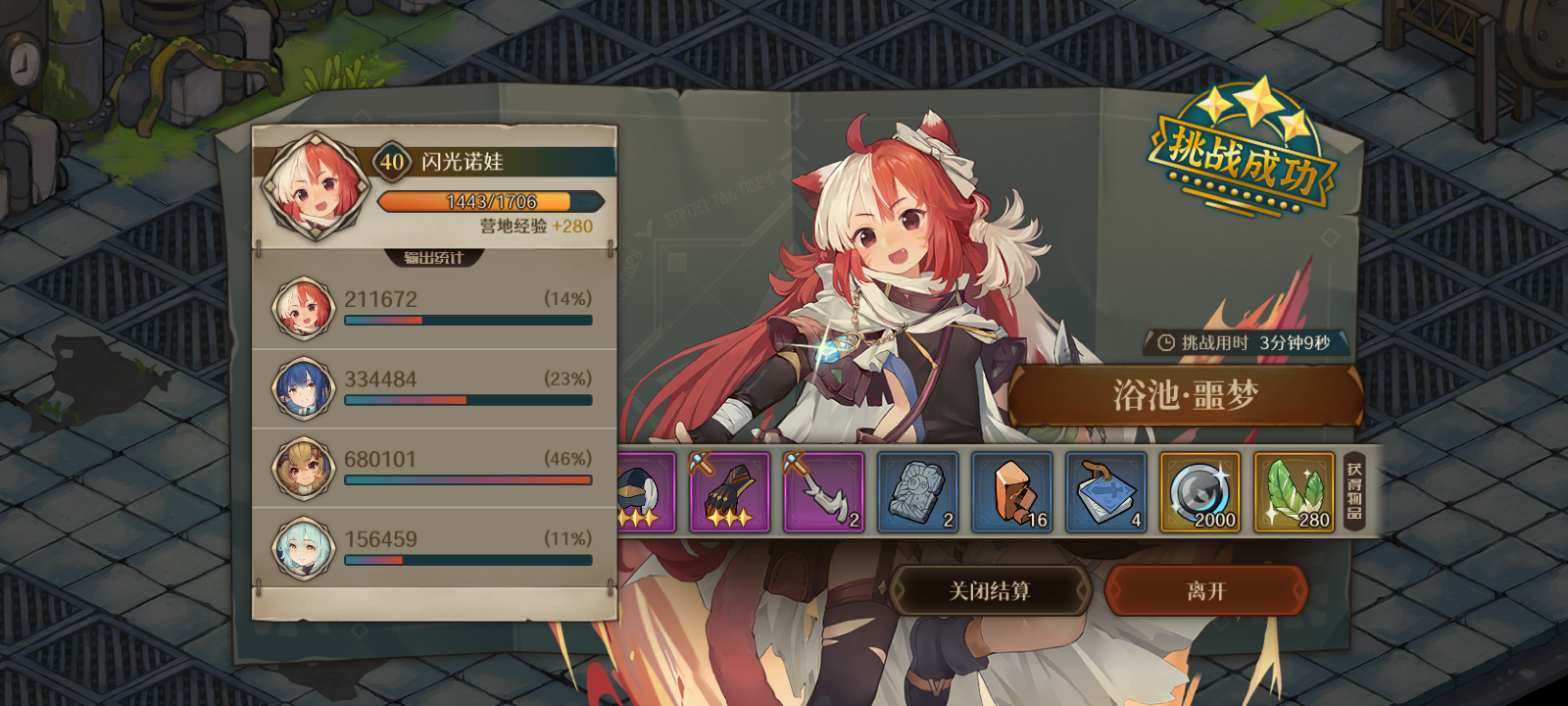Choose the teal-haired hero's damage row

[x=435, y=548]
